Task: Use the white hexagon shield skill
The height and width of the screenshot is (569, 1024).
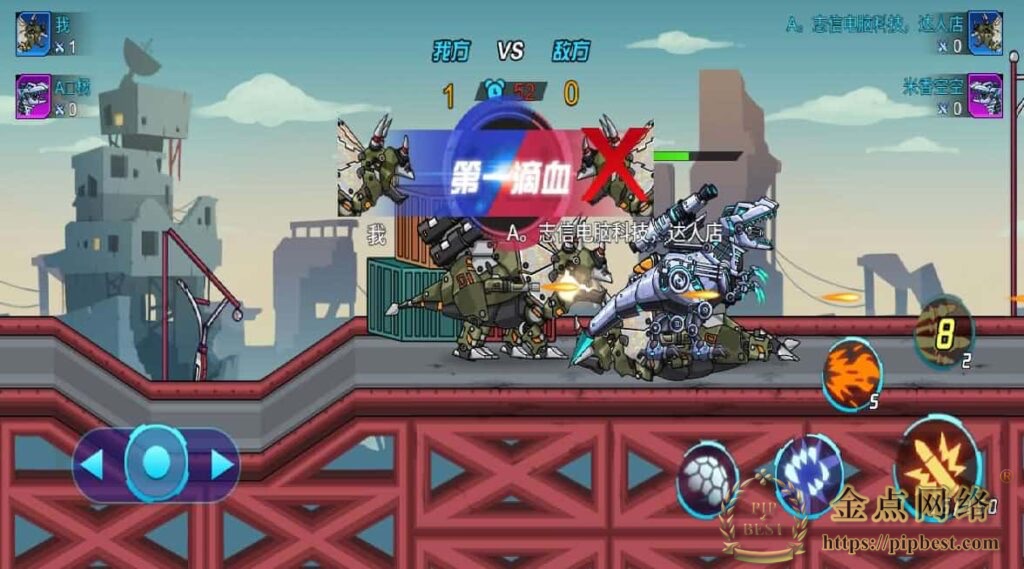Action: pyautogui.click(x=707, y=480)
